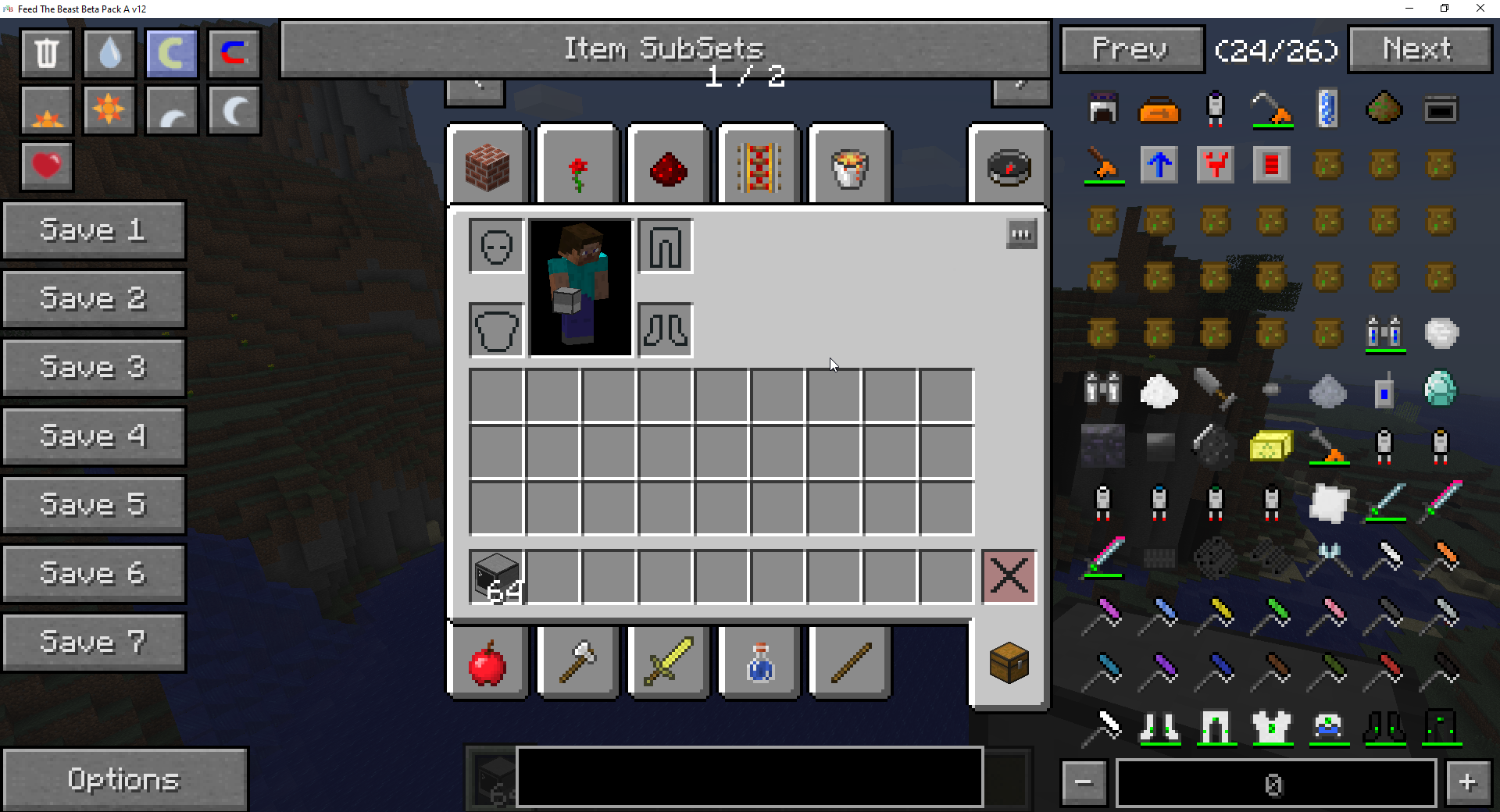The height and width of the screenshot is (812, 1500).
Task: Switch to the brick building blocks tab
Action: (x=487, y=167)
